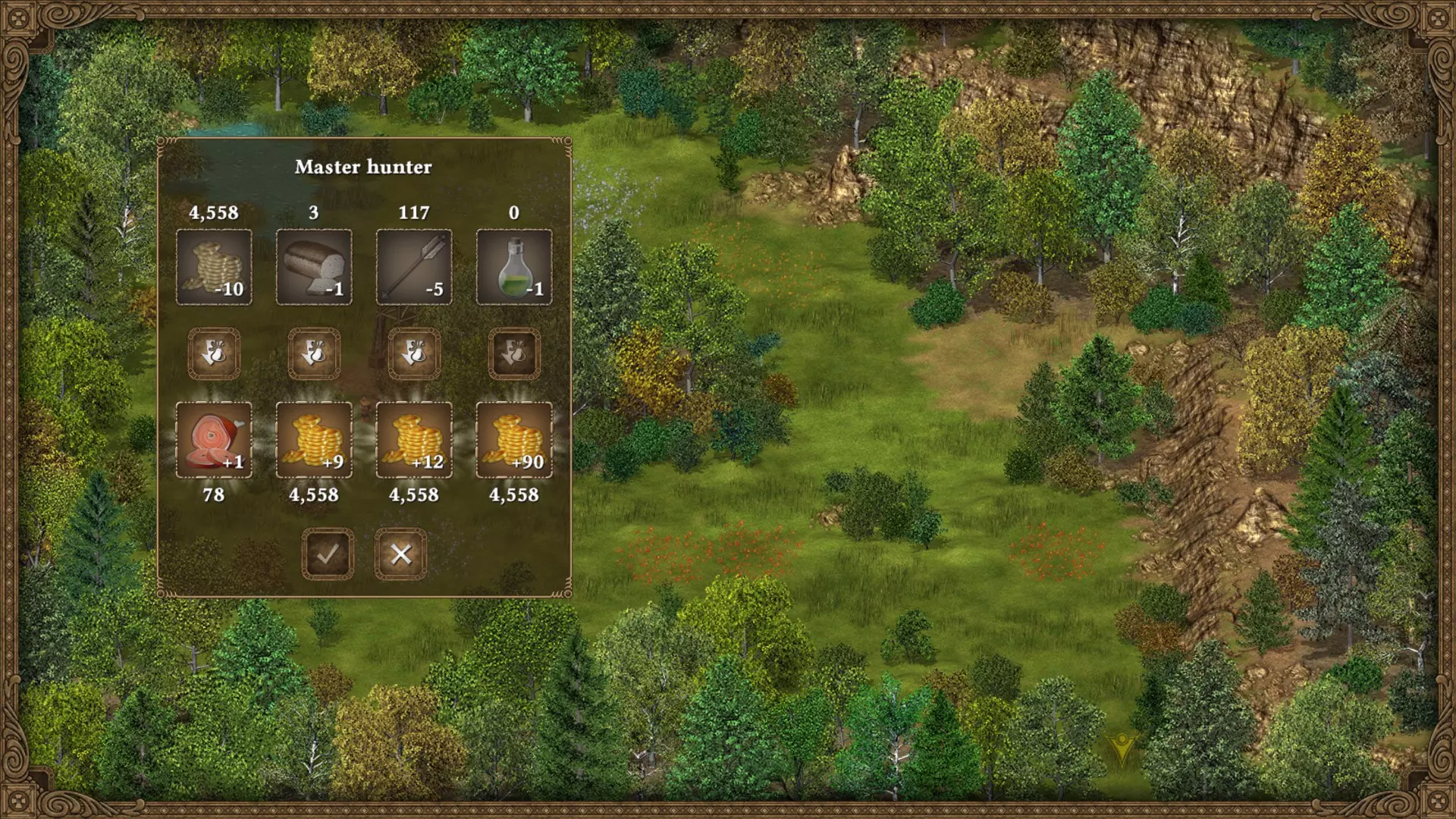Select the green potion flask slot
This screenshot has height=819, width=1456.
click(514, 267)
